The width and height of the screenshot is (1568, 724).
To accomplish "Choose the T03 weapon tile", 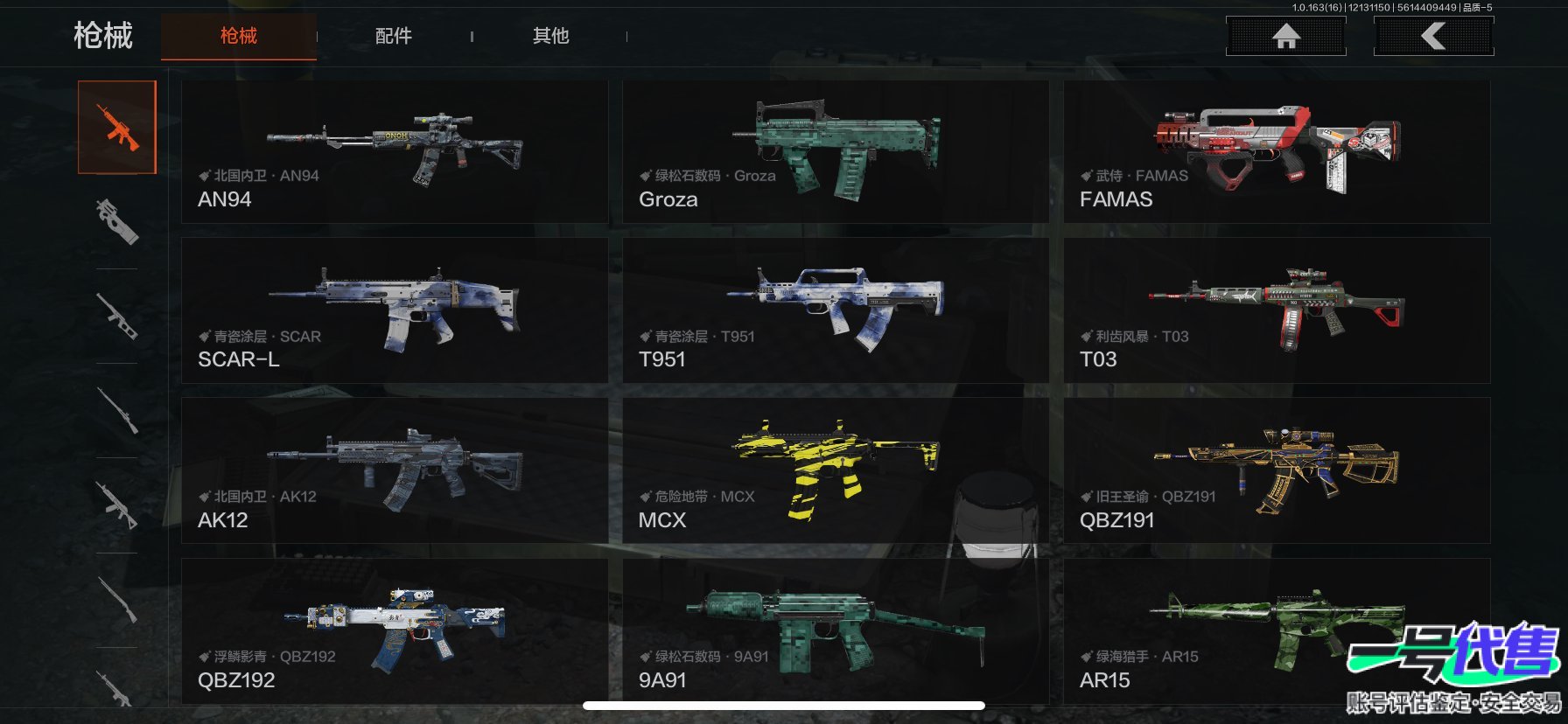I will (1277, 310).
